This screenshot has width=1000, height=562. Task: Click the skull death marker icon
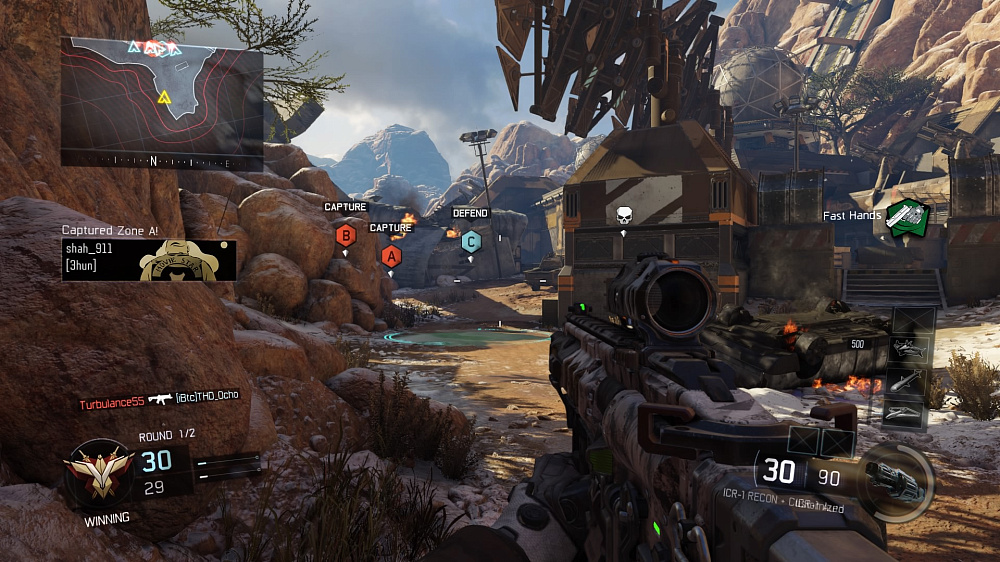pyautogui.click(x=624, y=216)
